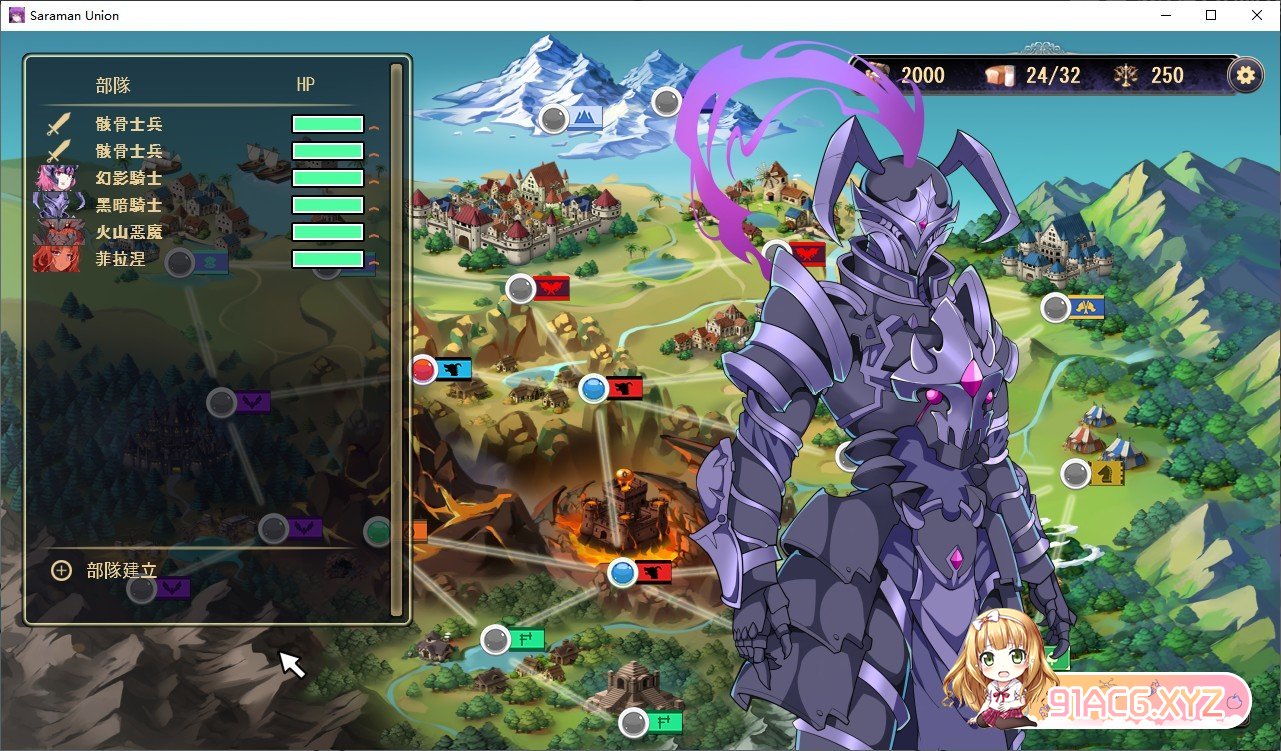The height and width of the screenshot is (751, 1281).
Task: Pick 菲拉涅 from the unit list
Action: pyautogui.click(x=121, y=259)
